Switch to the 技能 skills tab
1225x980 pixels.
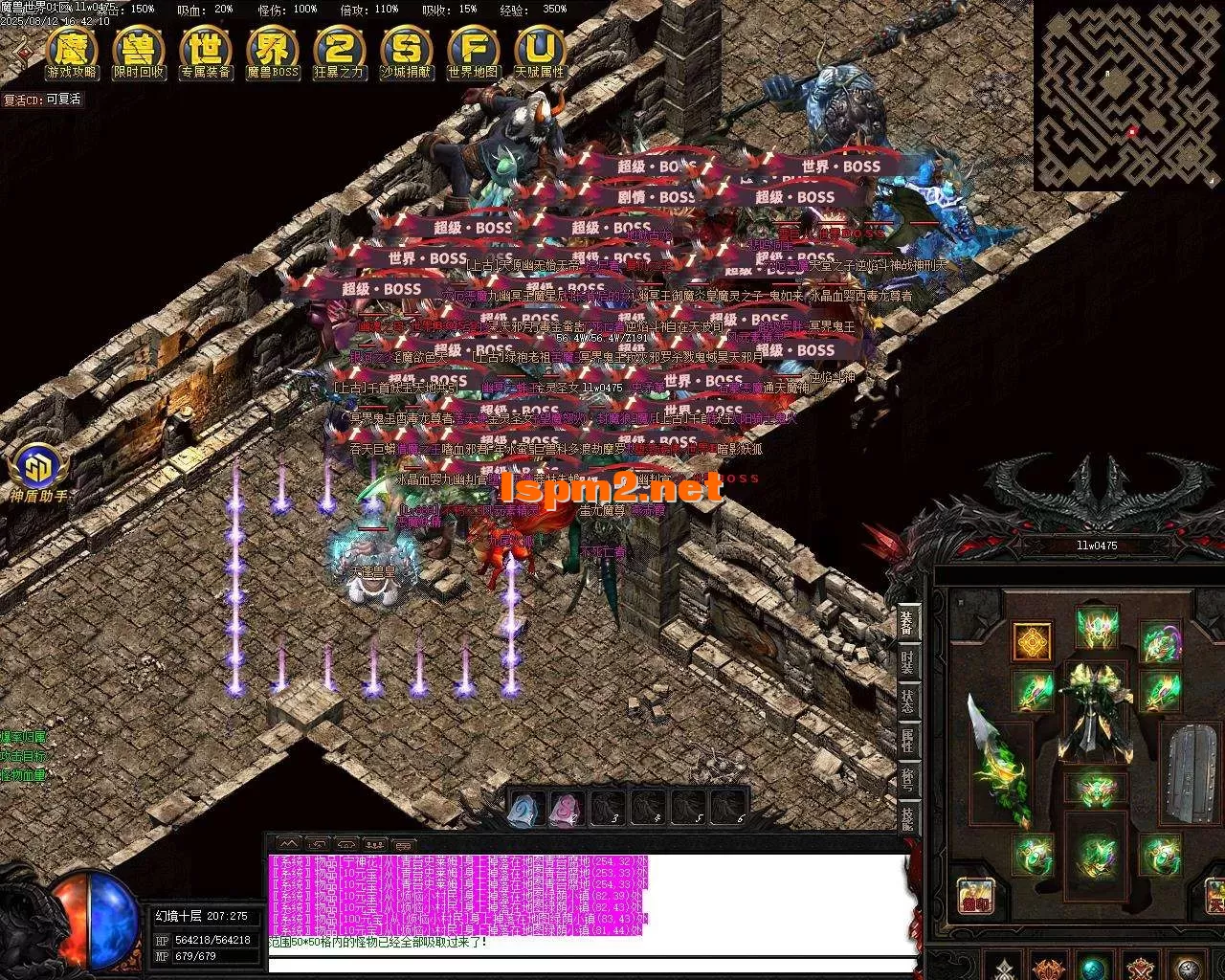tap(907, 819)
